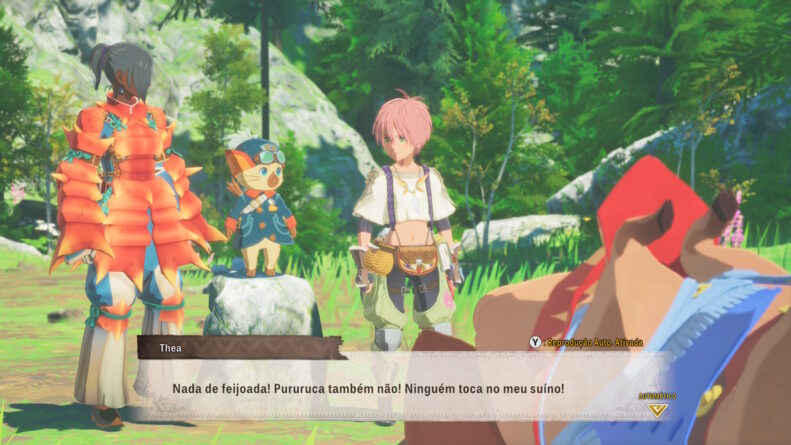The width and height of the screenshot is (791, 445).
Task: Click the yellow dialogue advance arrow
Action: 656,409
